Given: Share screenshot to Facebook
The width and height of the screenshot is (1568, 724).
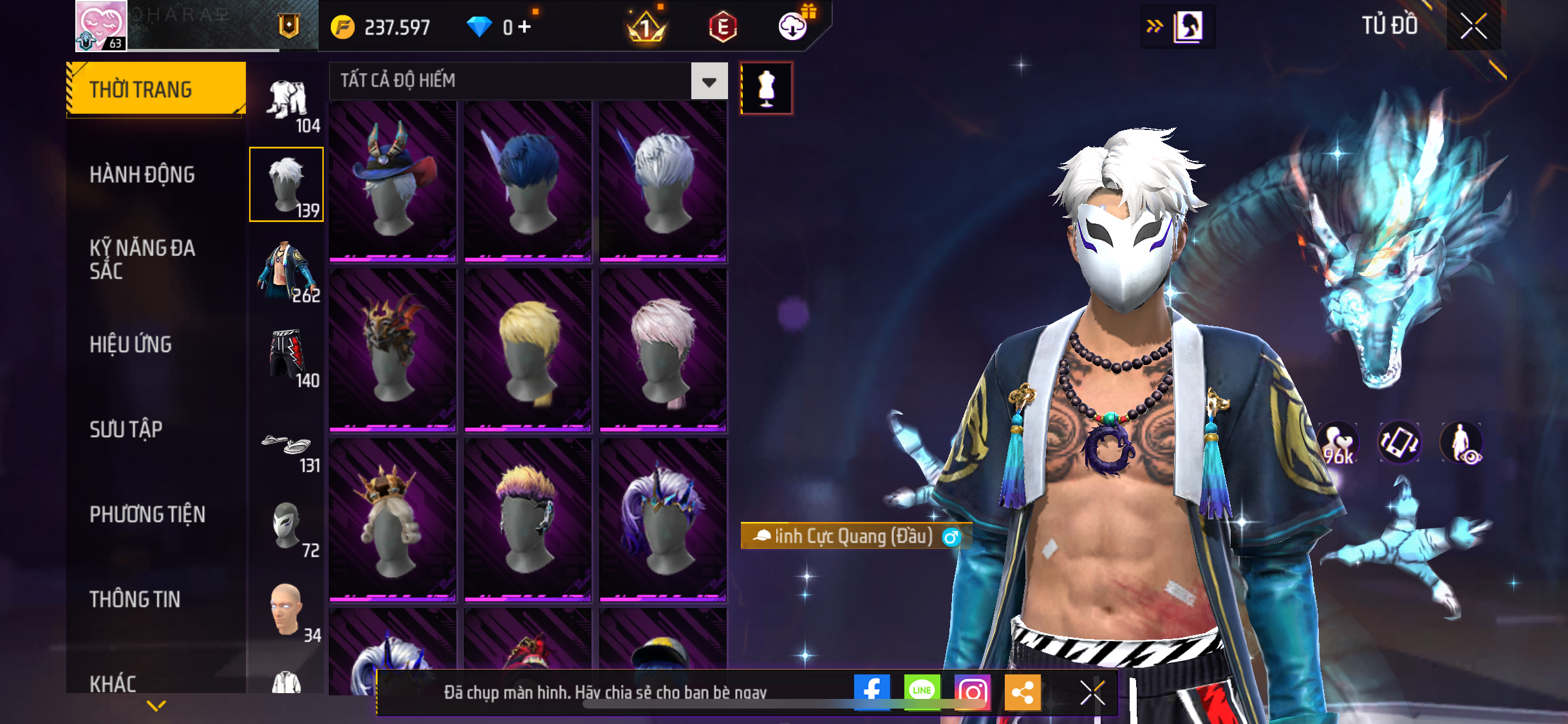Looking at the screenshot, I should [872, 692].
